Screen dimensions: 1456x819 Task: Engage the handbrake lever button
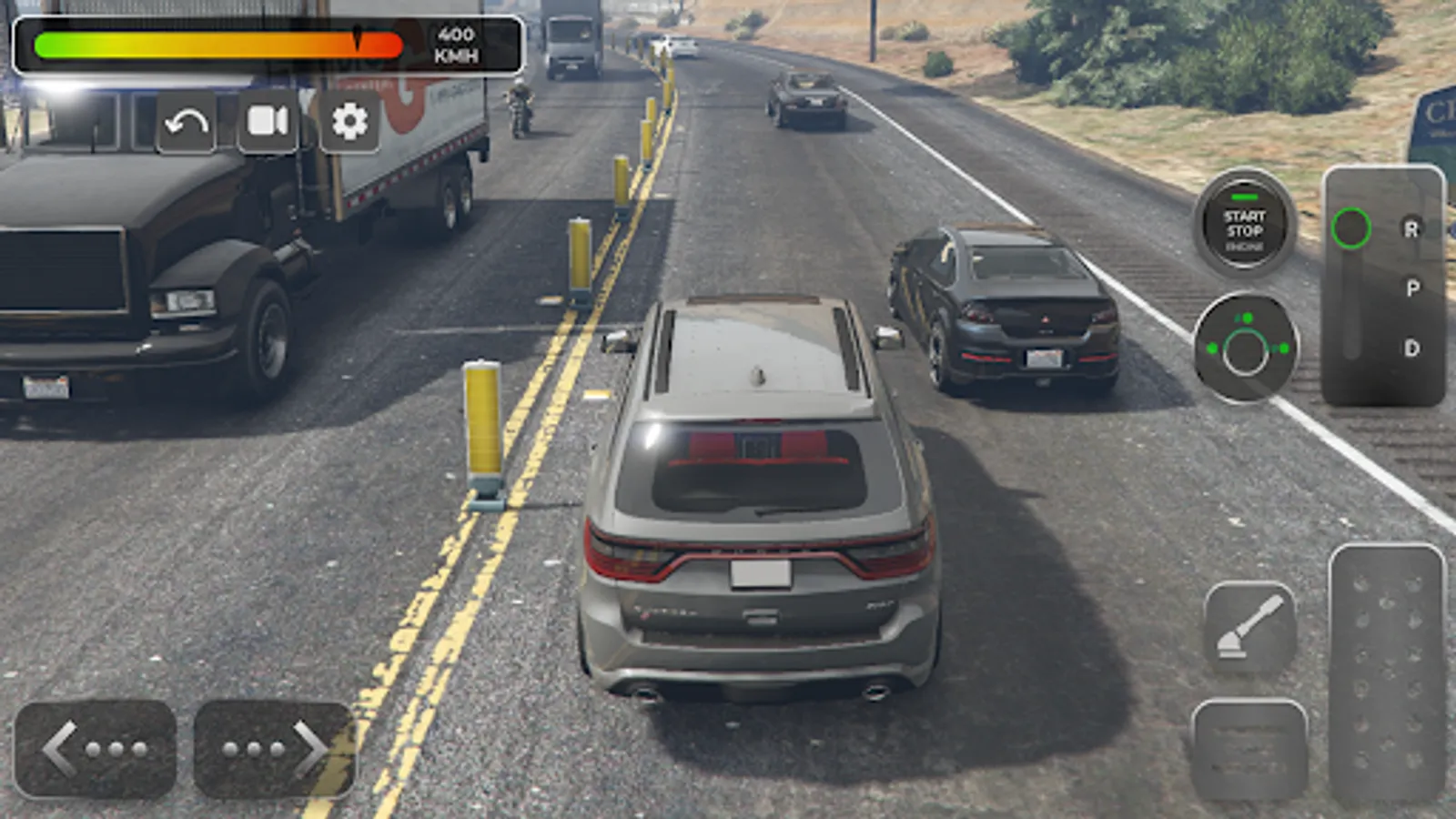[1249, 628]
